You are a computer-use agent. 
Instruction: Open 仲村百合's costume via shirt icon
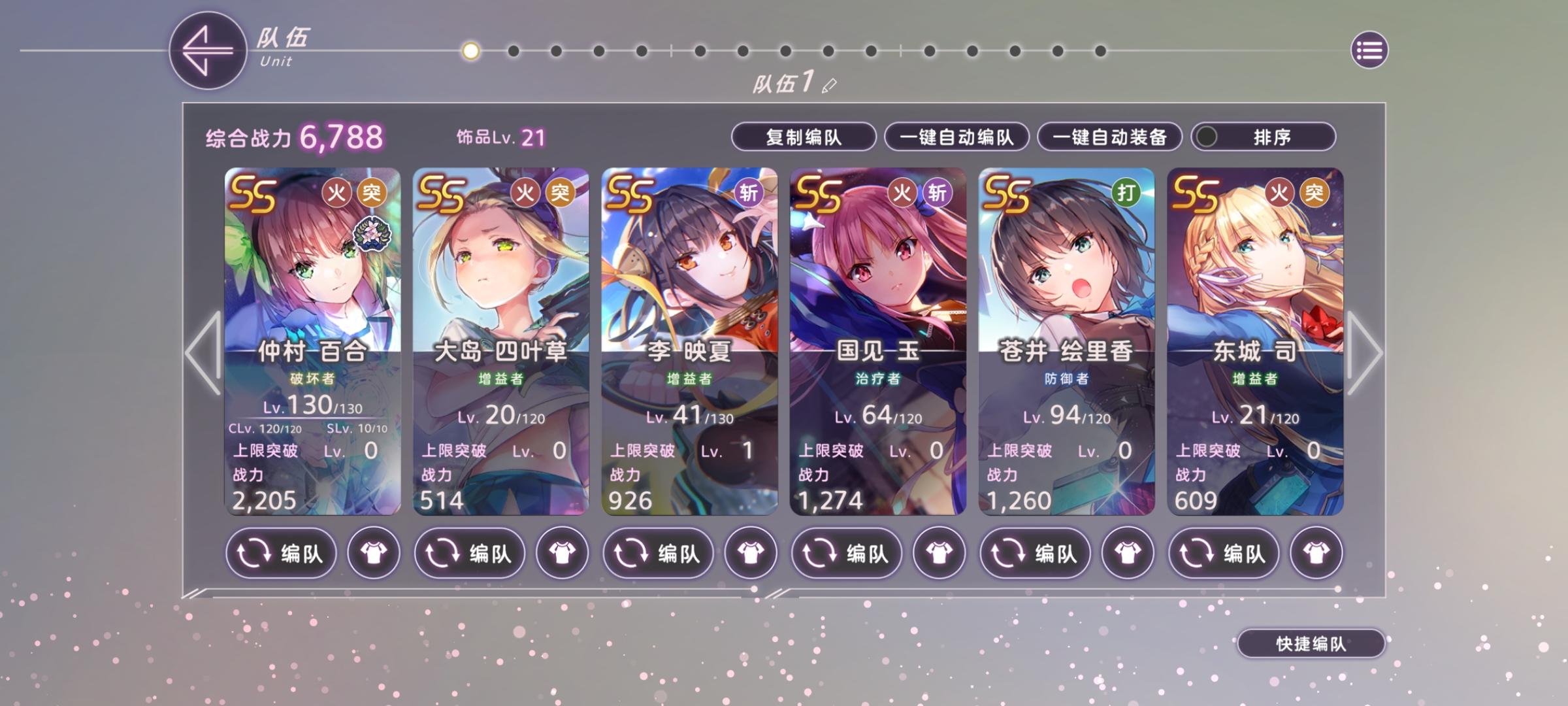point(373,553)
